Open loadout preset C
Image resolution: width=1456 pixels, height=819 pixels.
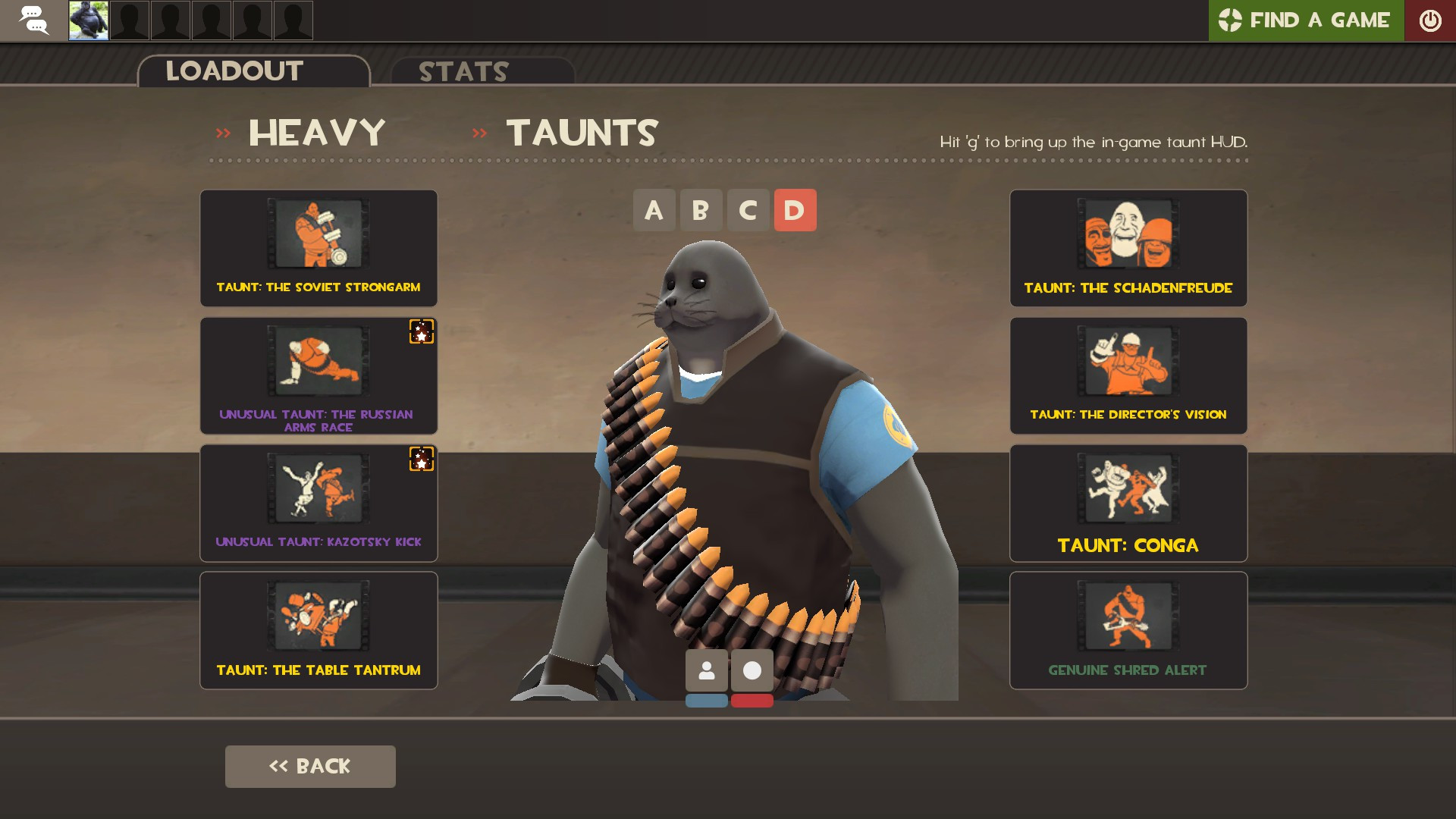pyautogui.click(x=748, y=210)
